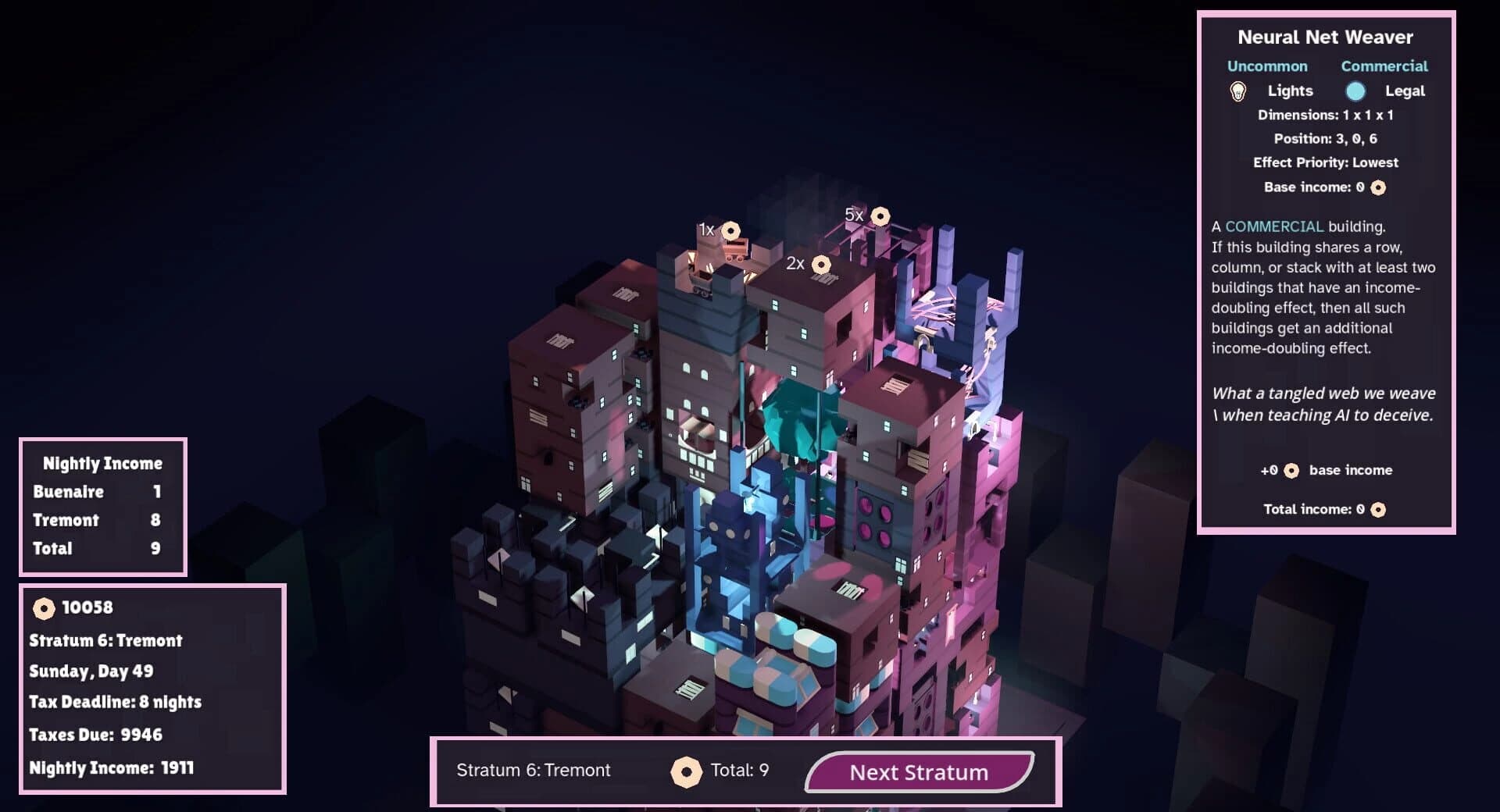Open the COMMERCIAL link in the description
Screen dimensions: 1500x812
point(1275,226)
